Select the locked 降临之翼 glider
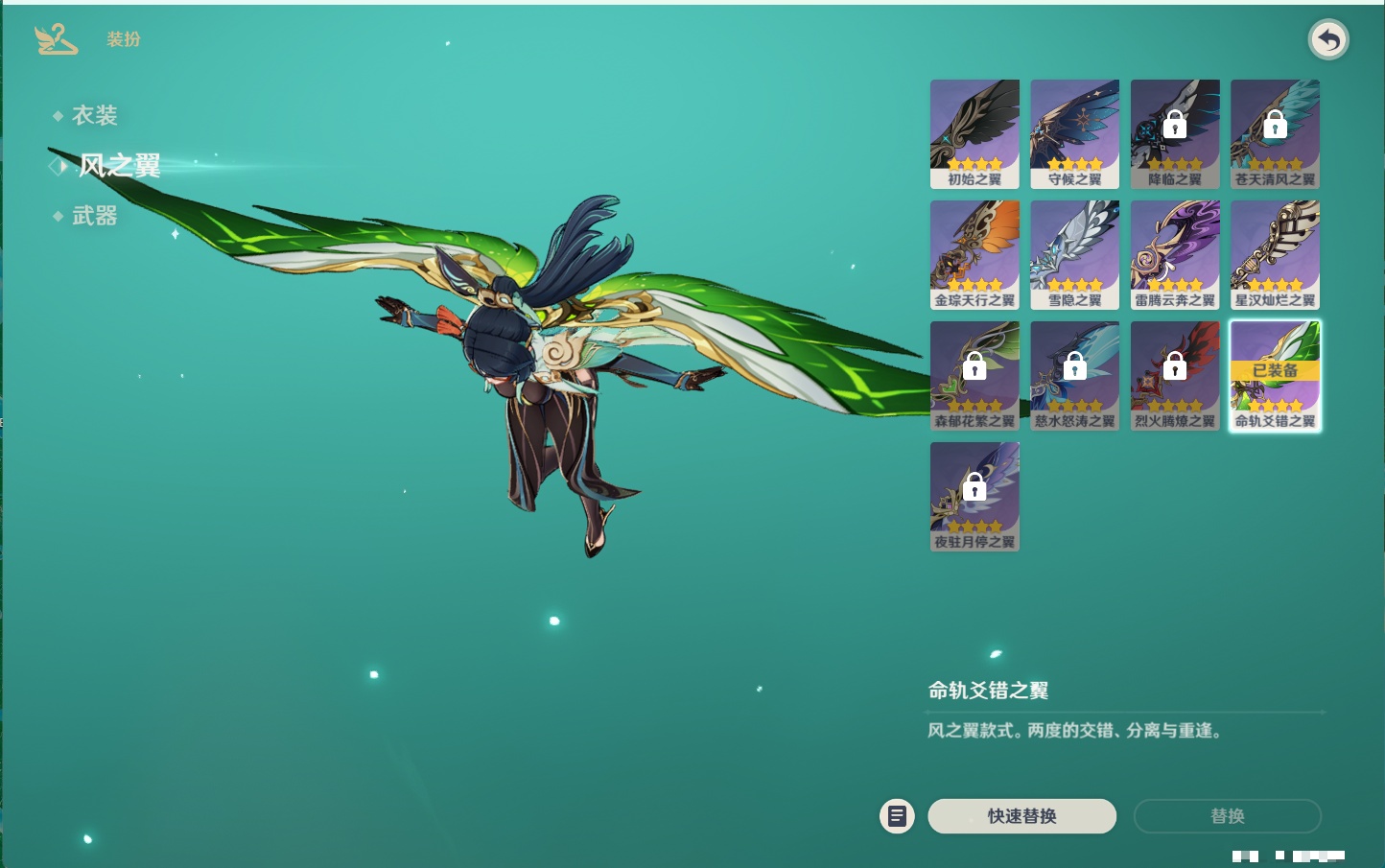Image resolution: width=1385 pixels, height=868 pixels. click(x=1175, y=133)
